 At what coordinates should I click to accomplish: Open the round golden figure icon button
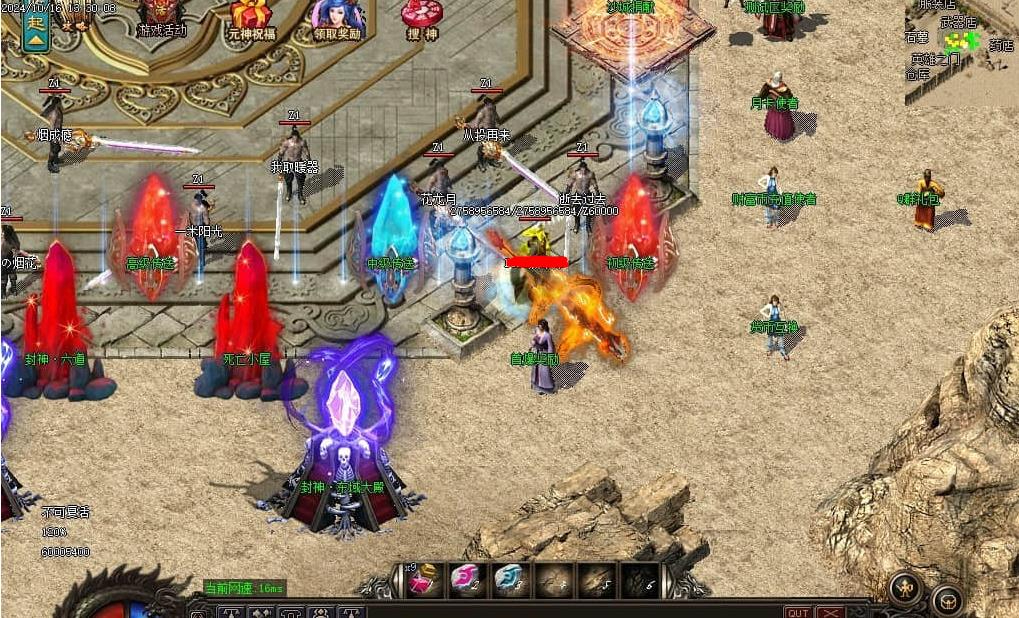(x=905, y=590)
